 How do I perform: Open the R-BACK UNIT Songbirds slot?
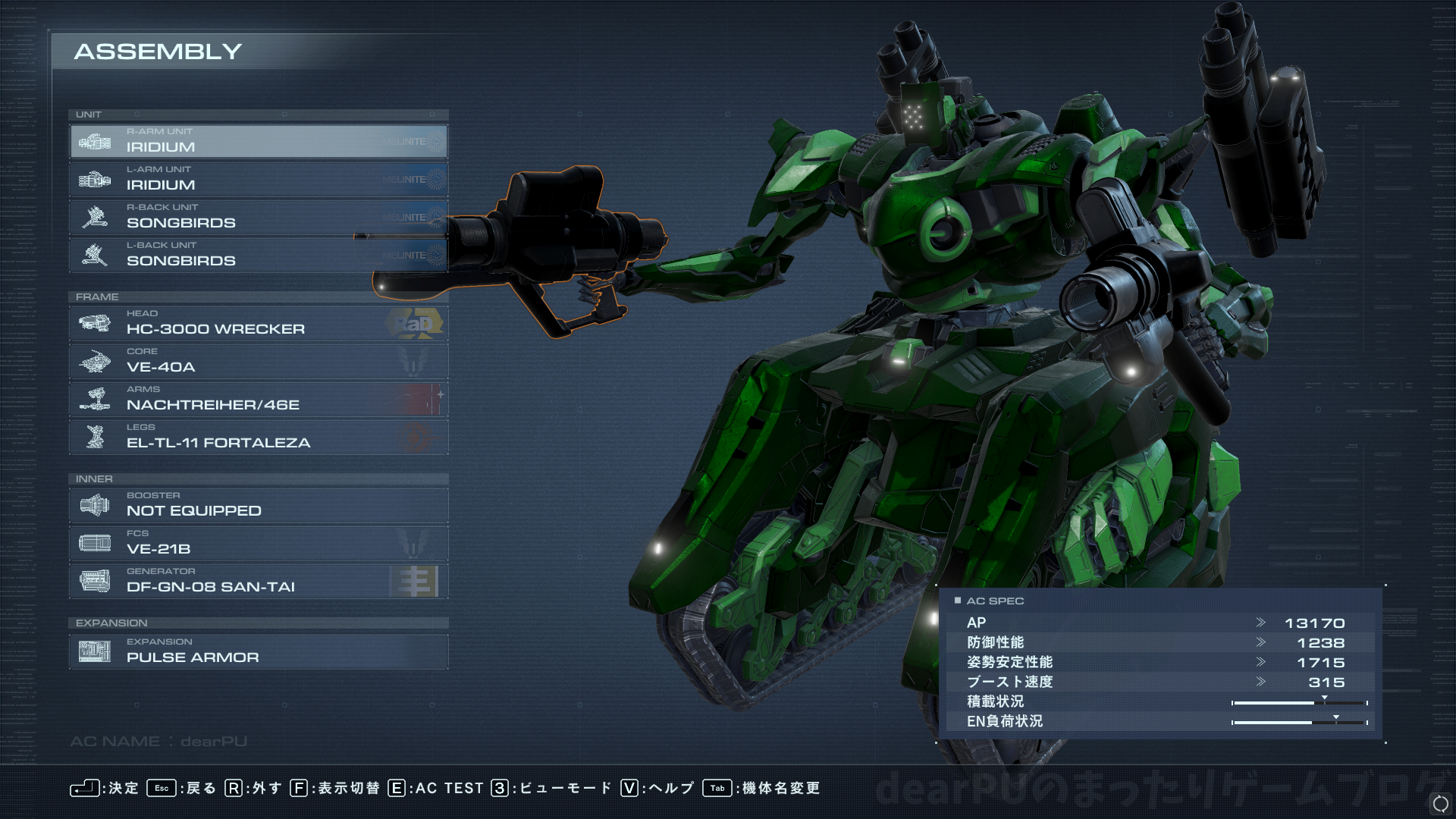click(x=258, y=218)
